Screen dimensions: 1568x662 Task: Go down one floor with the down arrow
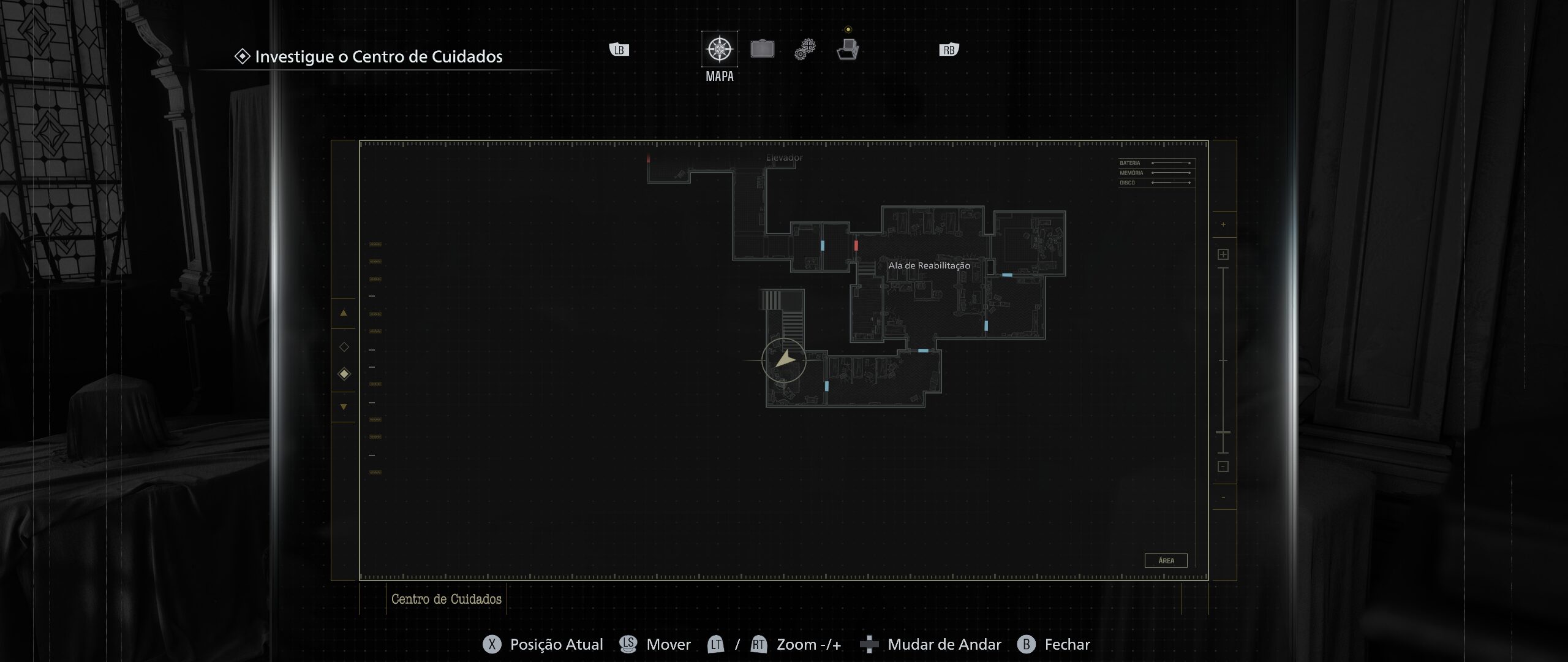[x=344, y=407]
